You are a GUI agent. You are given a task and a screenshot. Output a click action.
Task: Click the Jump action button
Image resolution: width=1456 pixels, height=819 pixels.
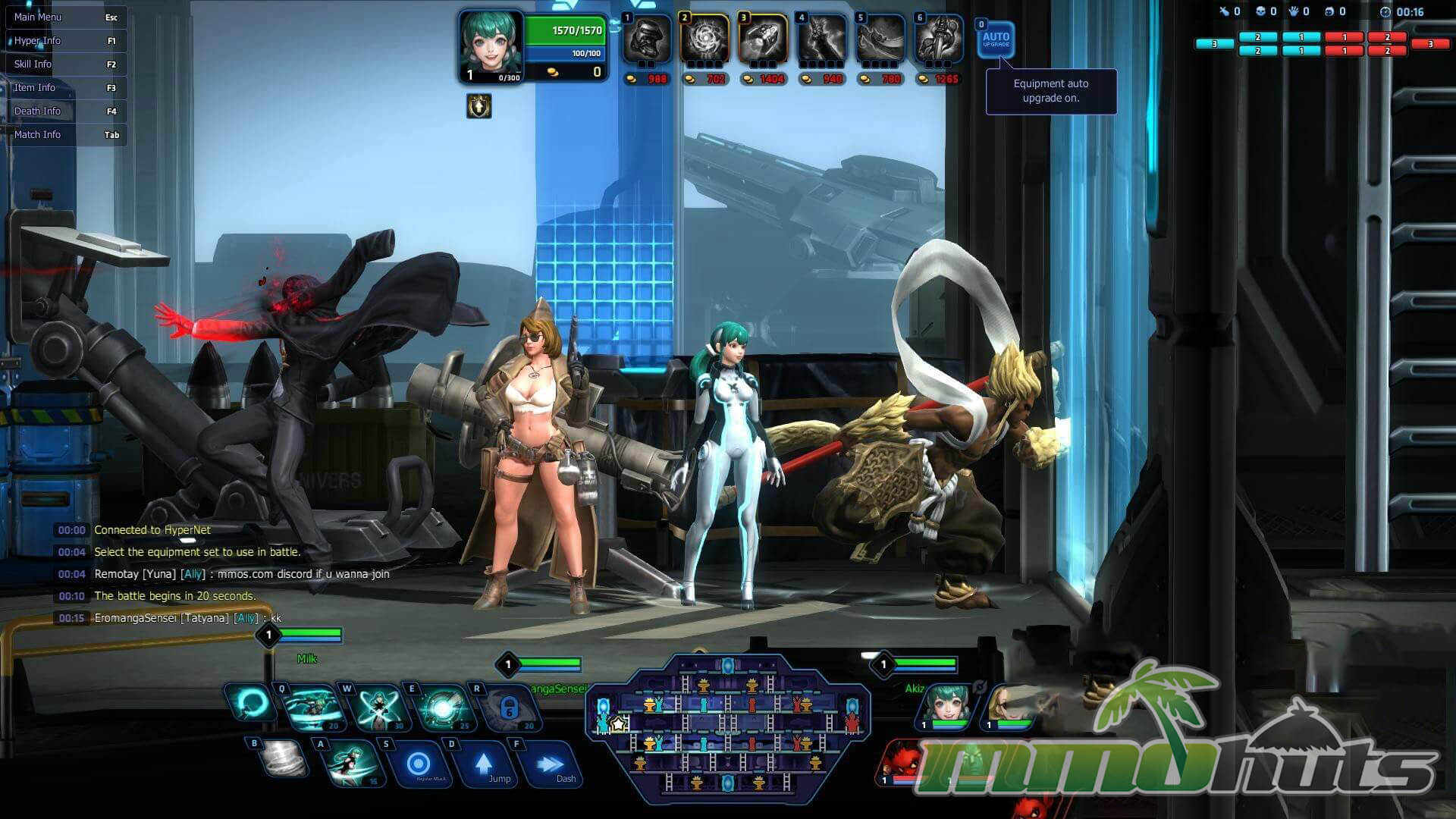[x=485, y=764]
